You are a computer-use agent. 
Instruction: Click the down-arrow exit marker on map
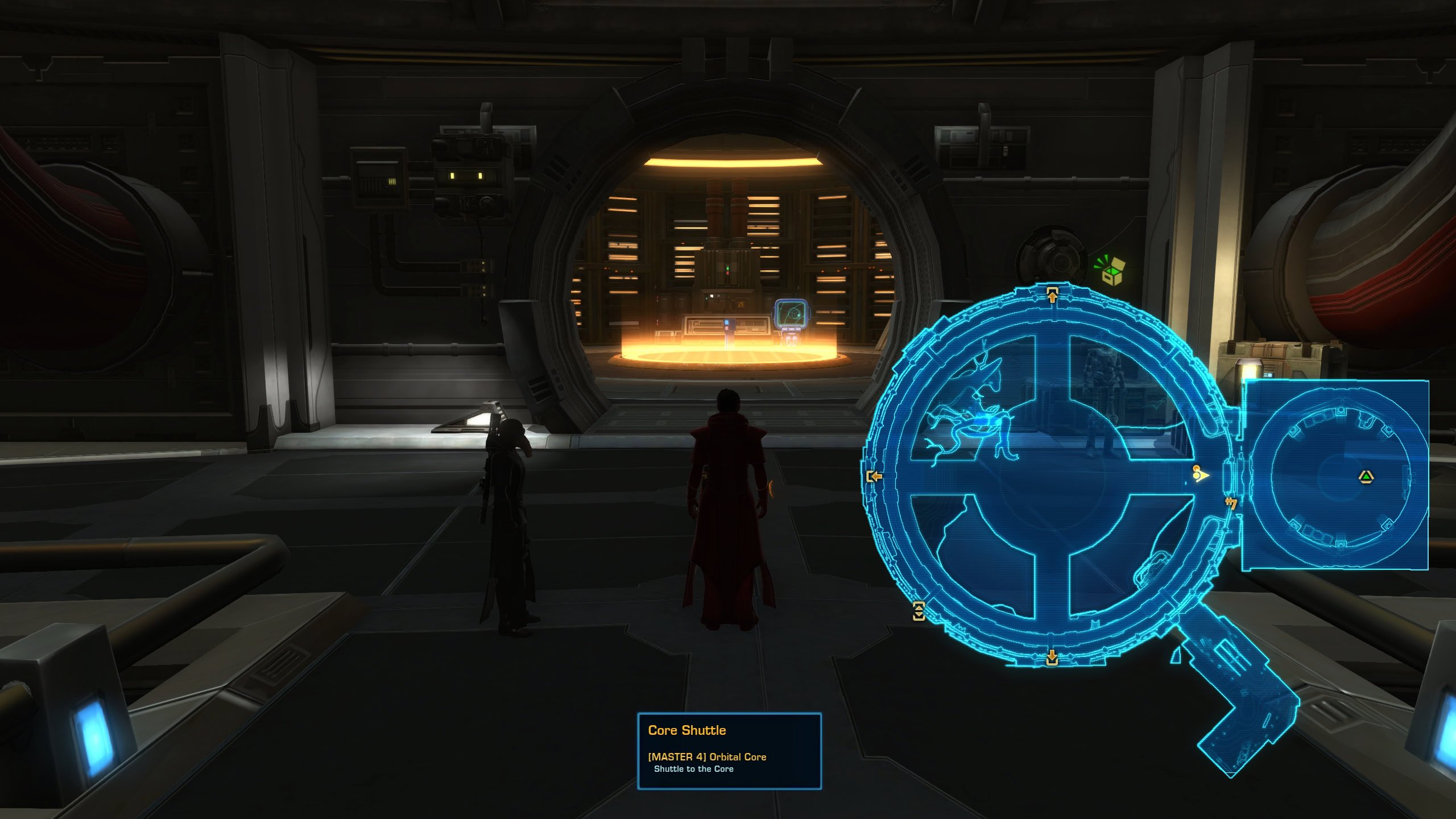point(1052,657)
